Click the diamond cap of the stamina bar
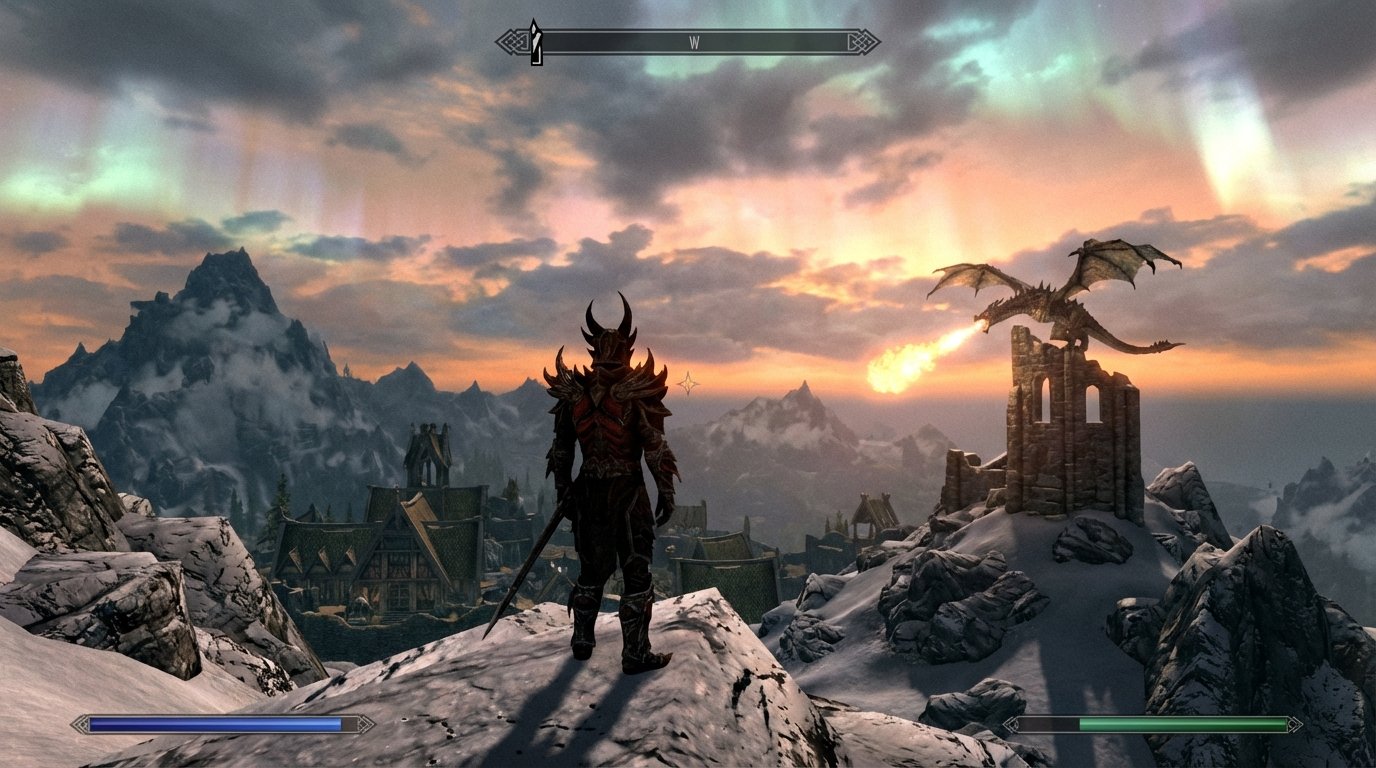Image resolution: width=1376 pixels, height=768 pixels. pyautogui.click(x=1294, y=722)
